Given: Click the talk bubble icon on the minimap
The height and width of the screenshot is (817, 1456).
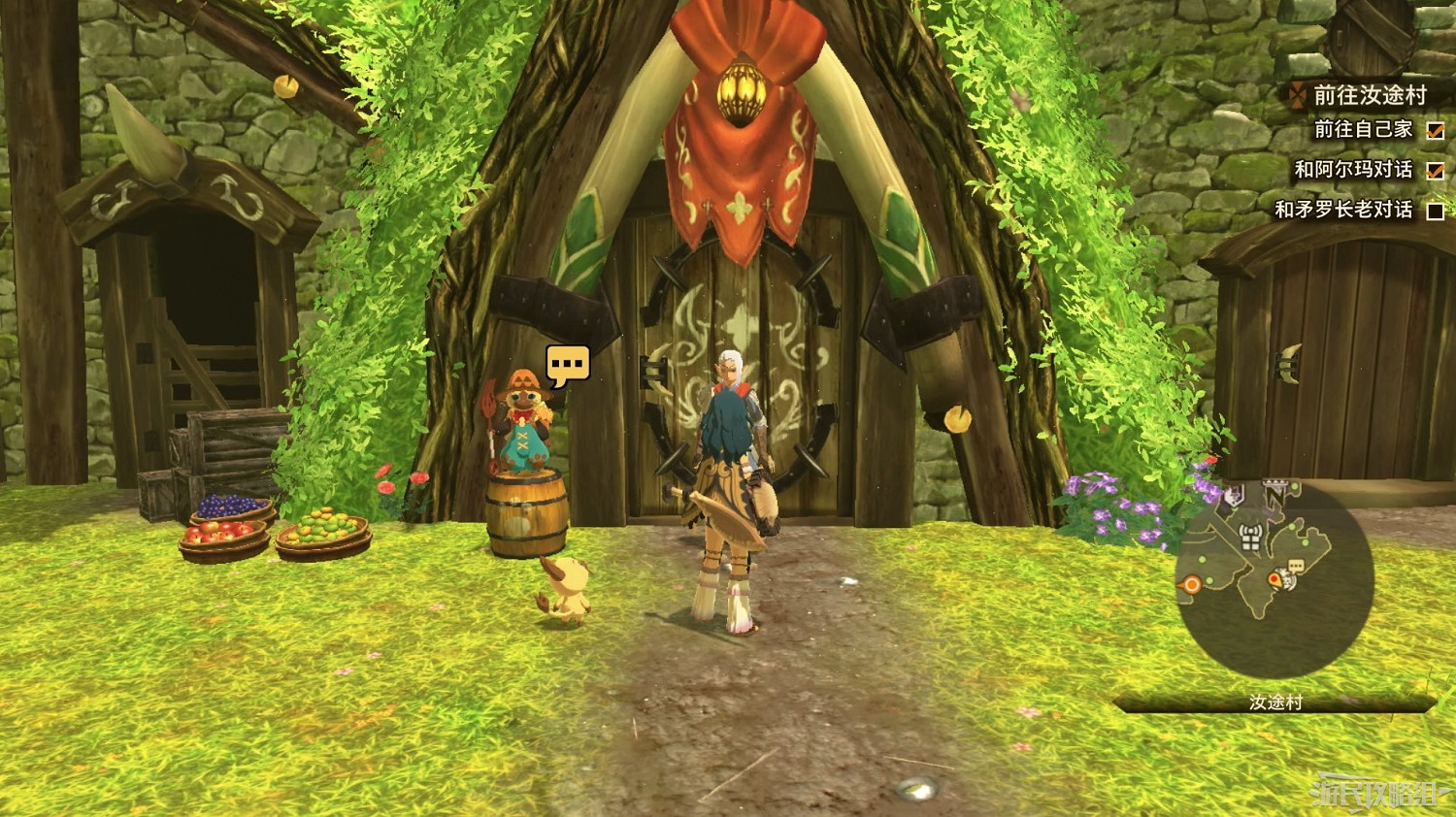Looking at the screenshot, I should tap(1296, 565).
